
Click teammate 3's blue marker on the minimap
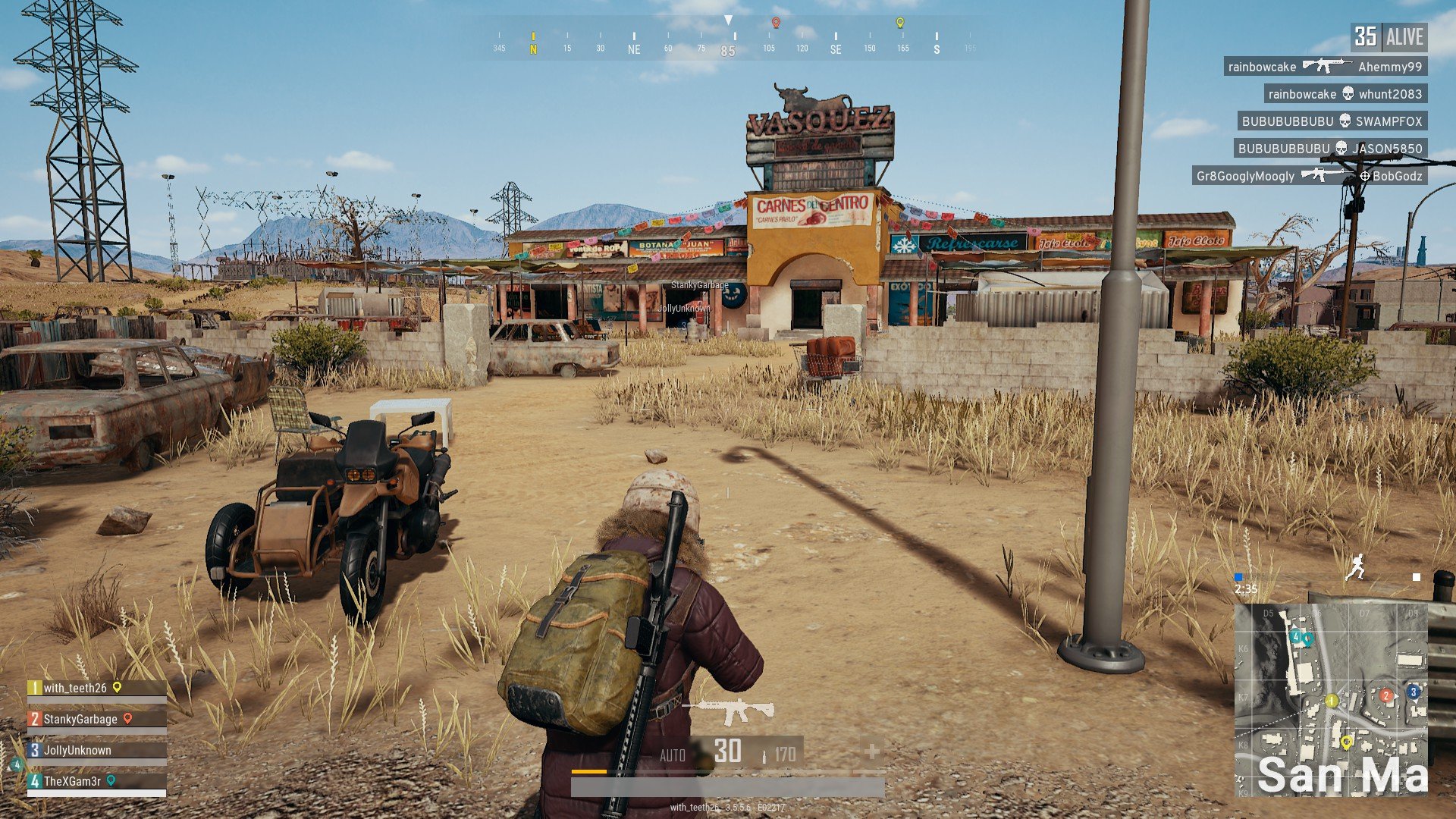(x=1412, y=692)
